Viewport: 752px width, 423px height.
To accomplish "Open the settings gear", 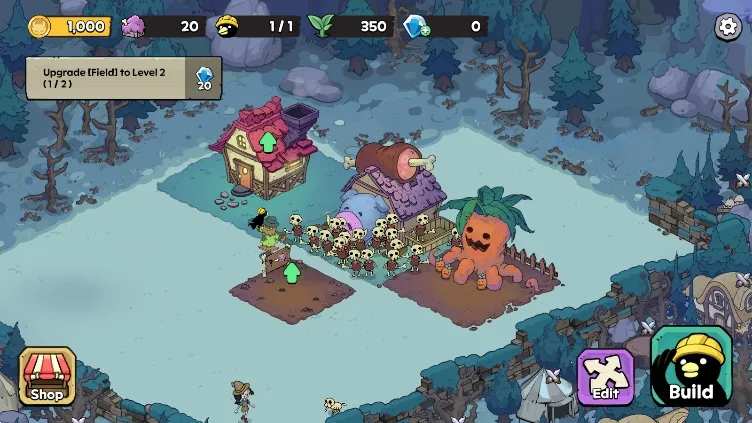I will pyautogui.click(x=728, y=27).
